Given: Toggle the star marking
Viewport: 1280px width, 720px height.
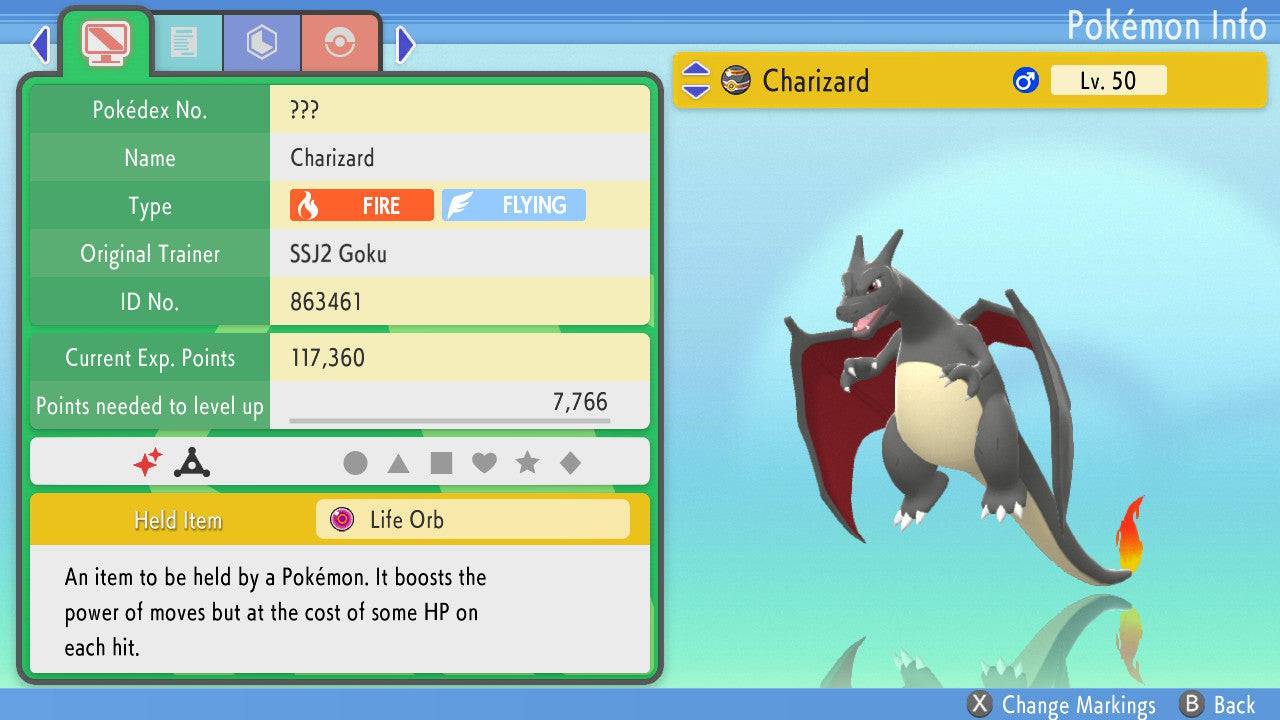Looking at the screenshot, I should tap(527, 463).
